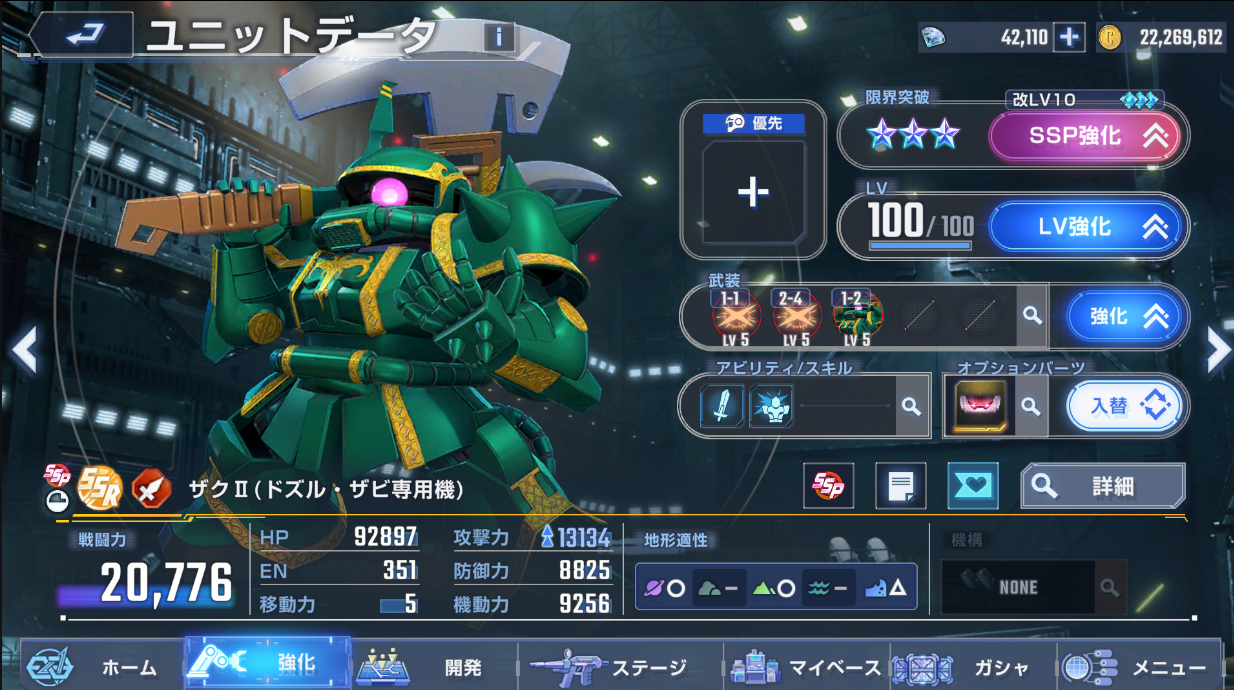Inspect the weapons list magnifier icon
Screen dimensions: 1234x690
(x=1032, y=316)
